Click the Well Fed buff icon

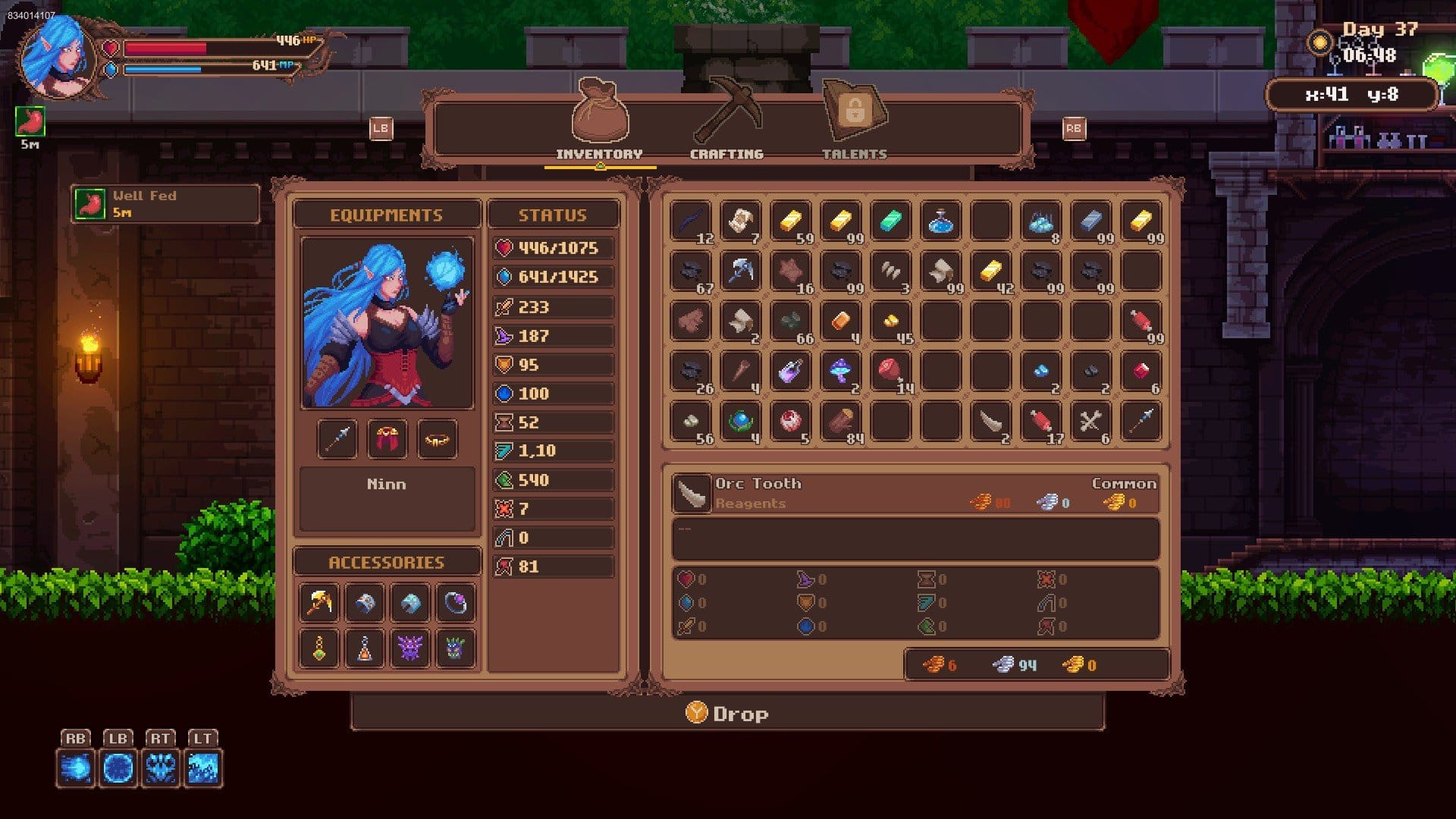[x=89, y=203]
